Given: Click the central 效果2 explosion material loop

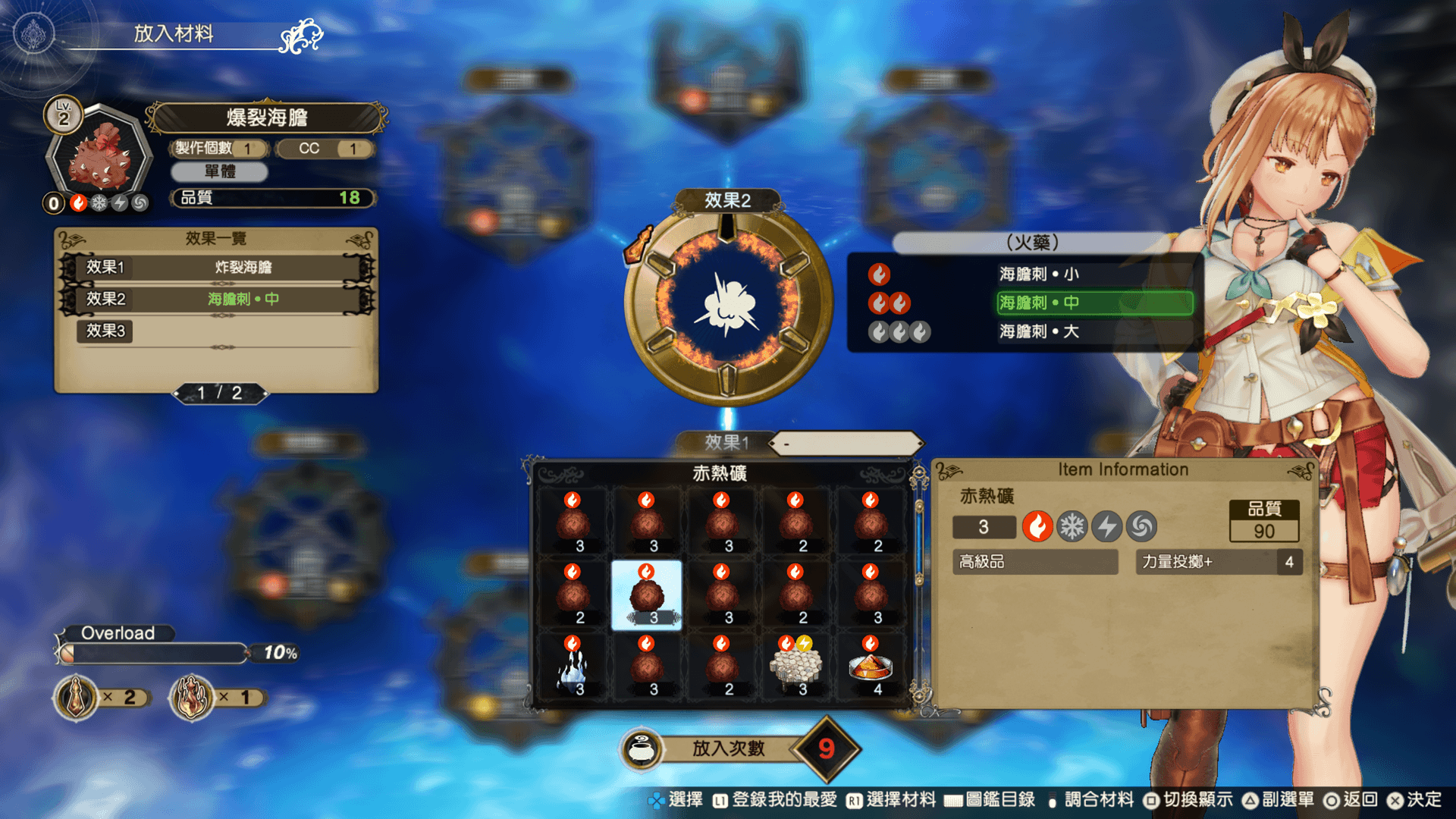Looking at the screenshot, I should click(727, 304).
